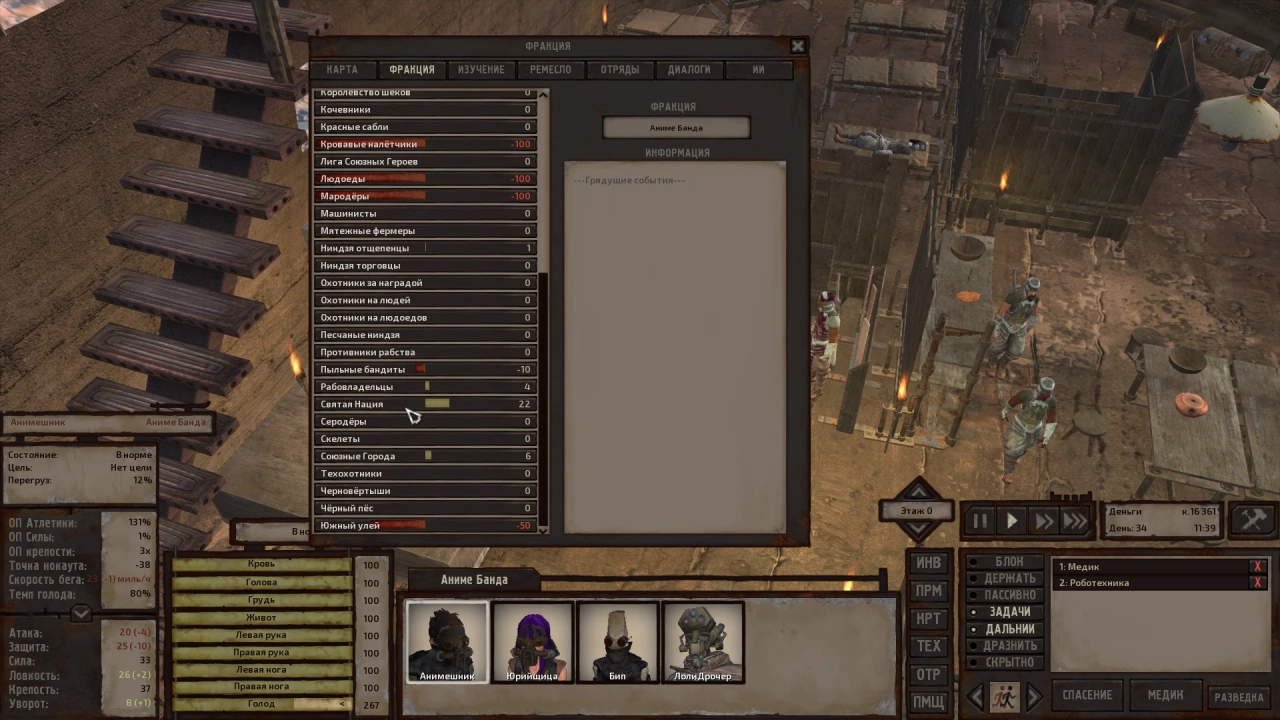
Task: Switch to the КАРТА tab
Action: coord(342,70)
